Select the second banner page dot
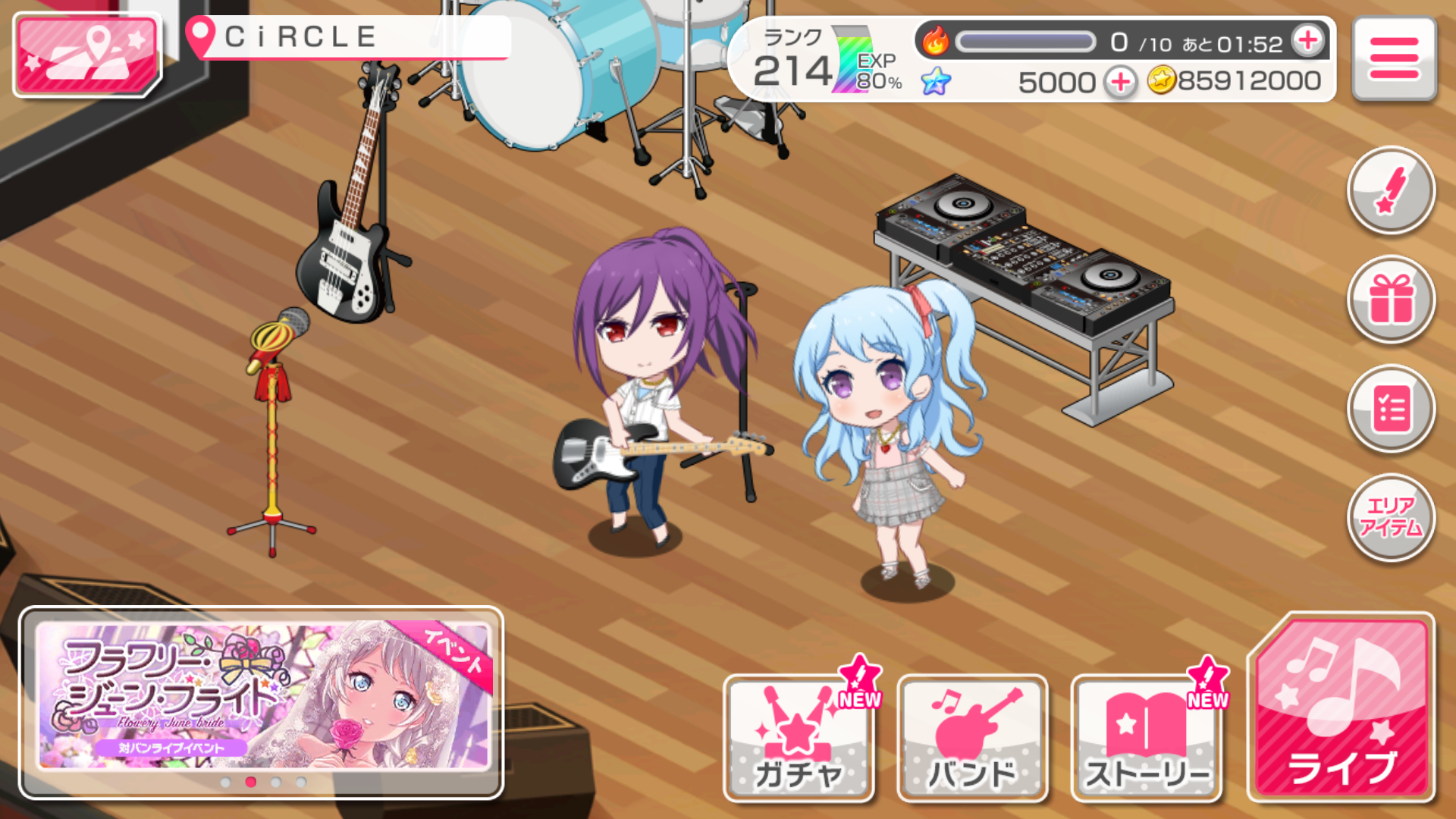 pos(251,782)
